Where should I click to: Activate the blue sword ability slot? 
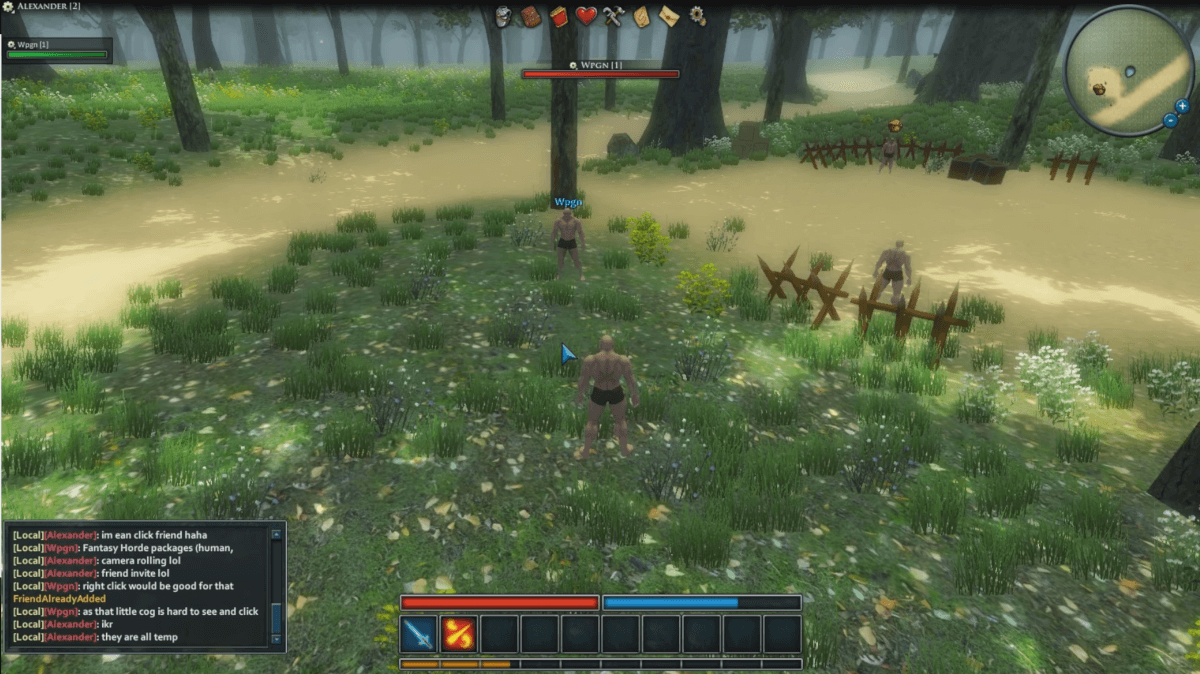419,634
